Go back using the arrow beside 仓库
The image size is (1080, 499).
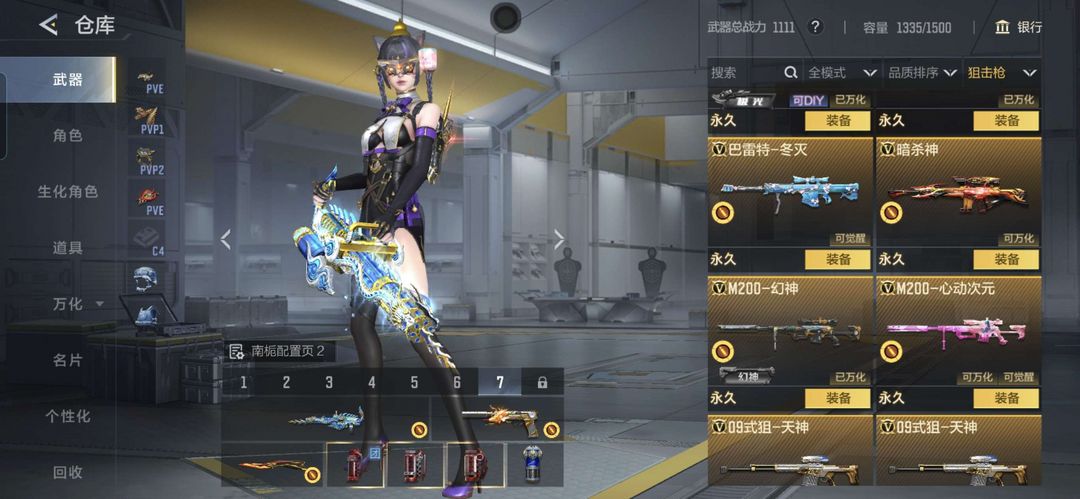[48, 25]
